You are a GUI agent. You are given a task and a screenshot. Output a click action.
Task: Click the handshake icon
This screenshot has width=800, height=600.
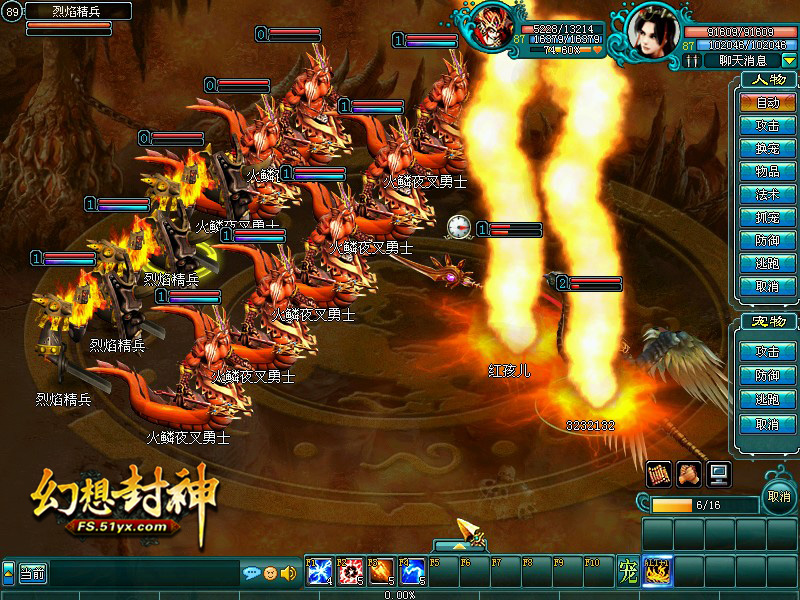point(688,473)
